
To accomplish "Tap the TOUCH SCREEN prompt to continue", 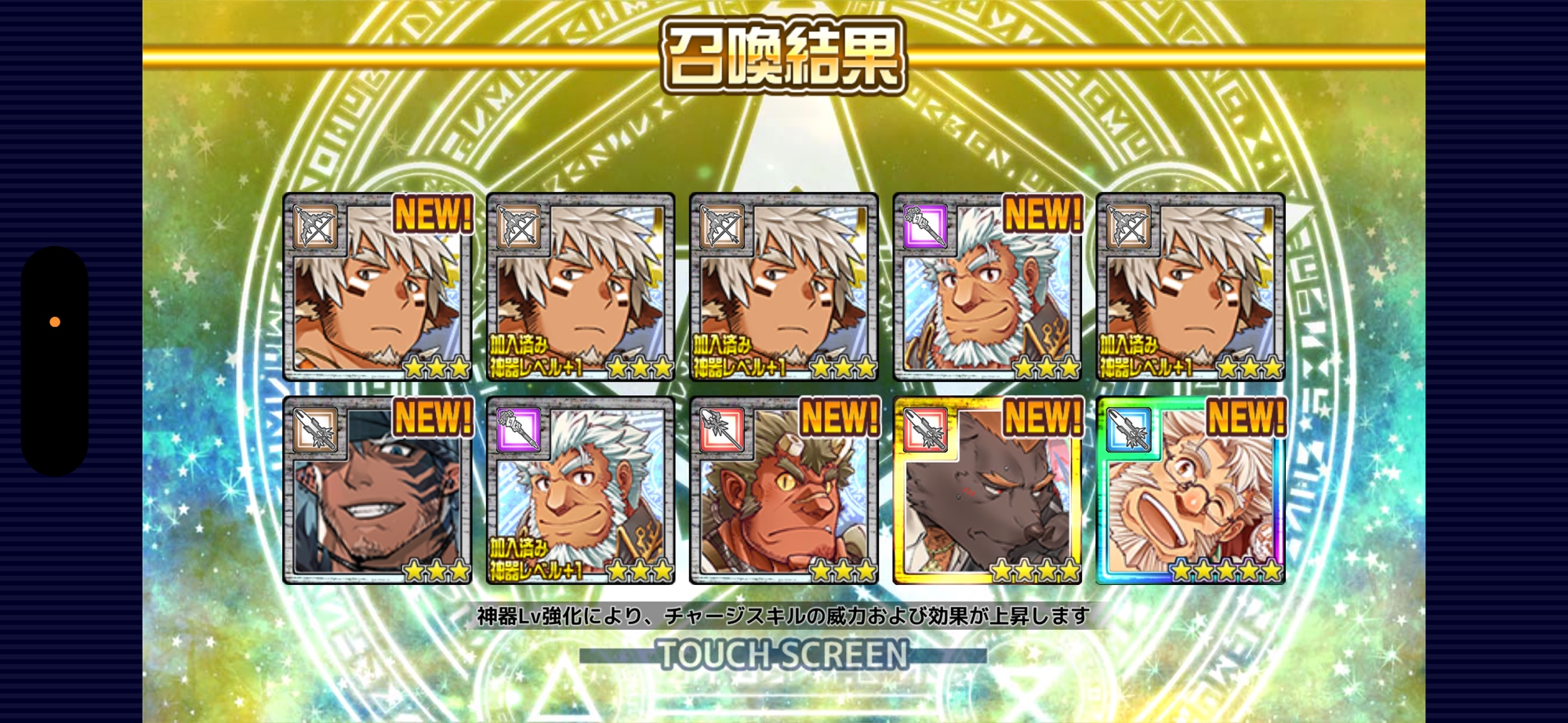I will click(782, 655).
